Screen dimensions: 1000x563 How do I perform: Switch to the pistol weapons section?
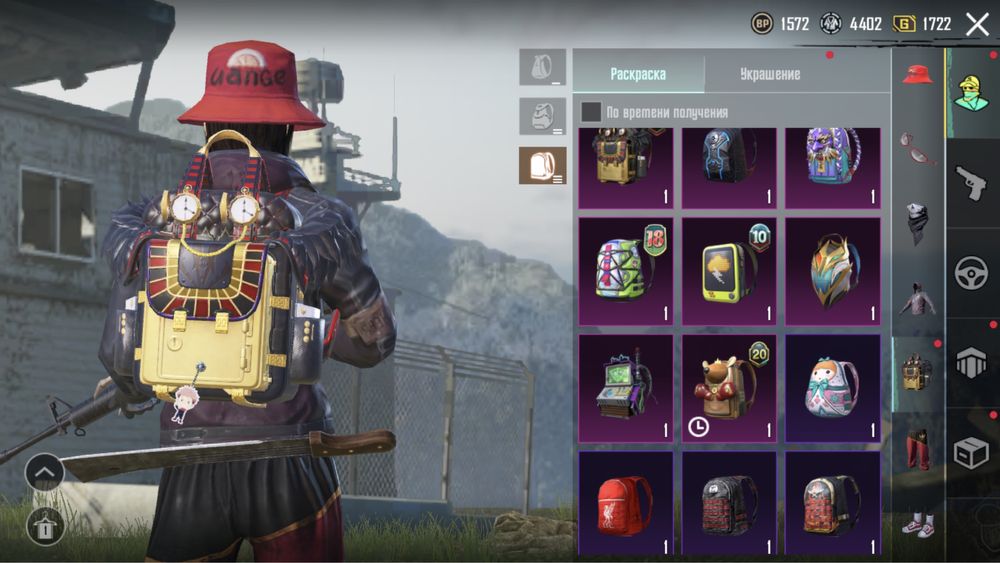coord(971,183)
